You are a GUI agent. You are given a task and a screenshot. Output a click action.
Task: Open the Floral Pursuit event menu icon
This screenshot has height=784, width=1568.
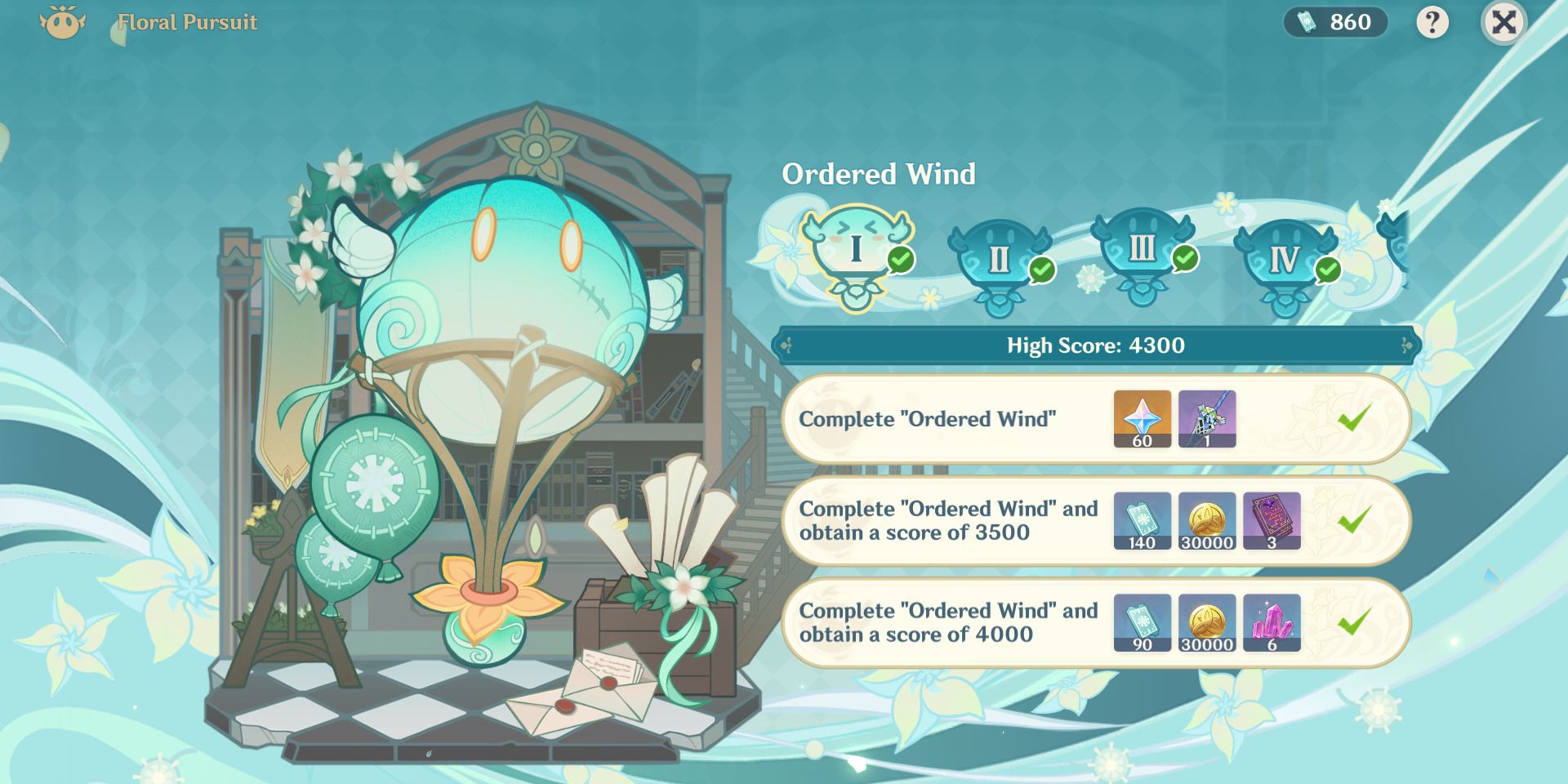61,22
